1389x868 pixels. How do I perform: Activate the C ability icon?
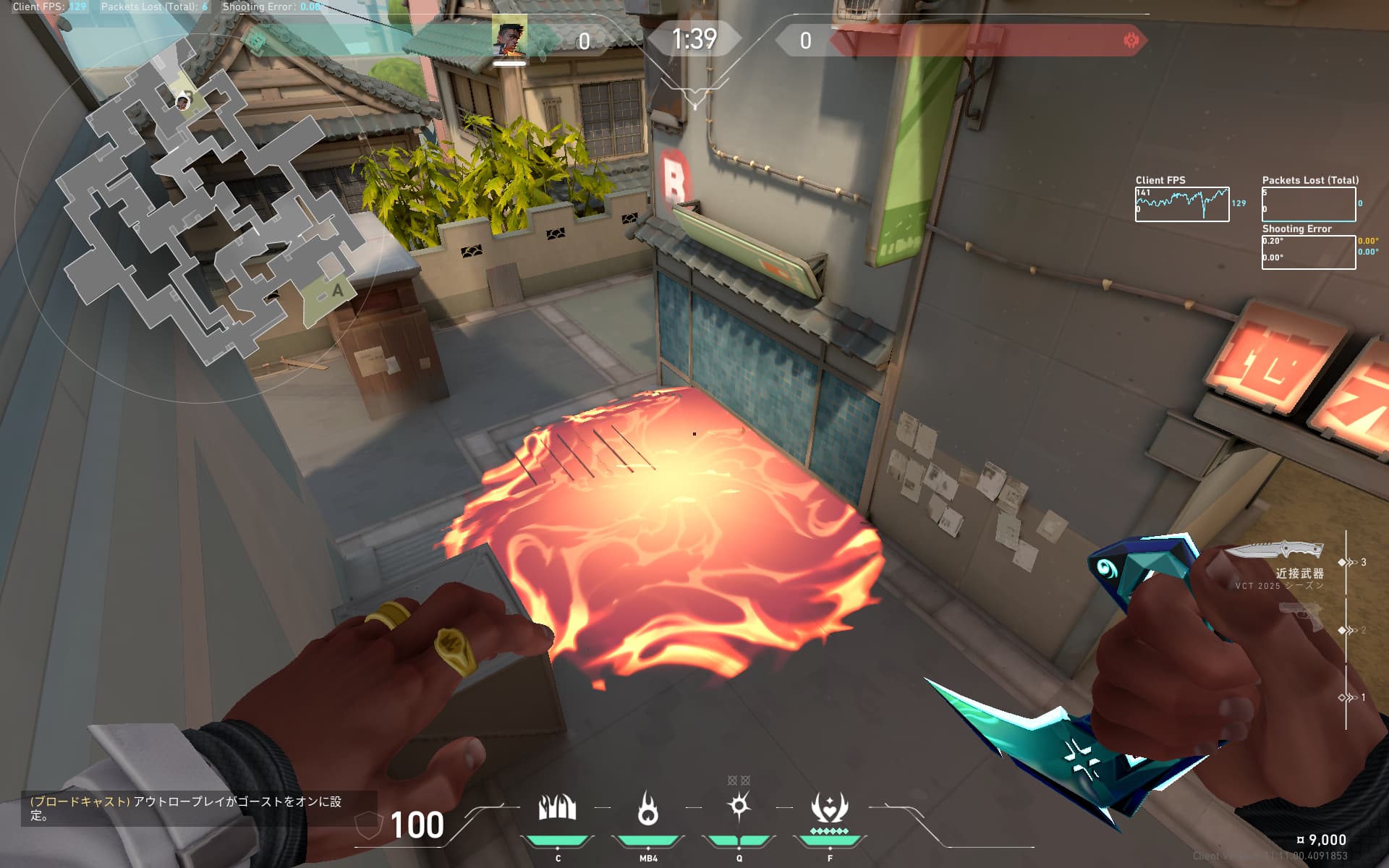(x=557, y=808)
